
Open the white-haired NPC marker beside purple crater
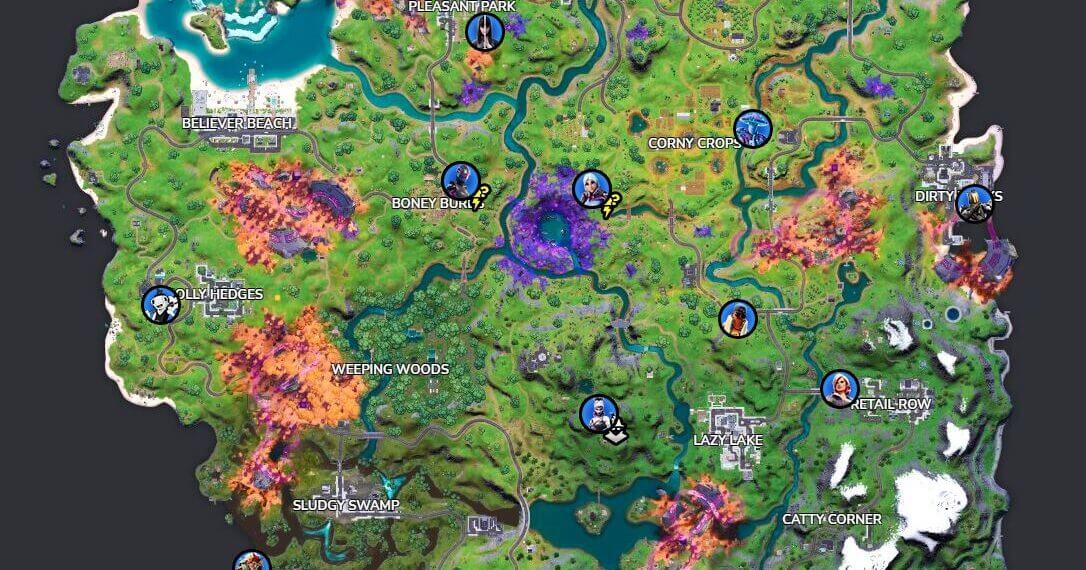tap(591, 188)
